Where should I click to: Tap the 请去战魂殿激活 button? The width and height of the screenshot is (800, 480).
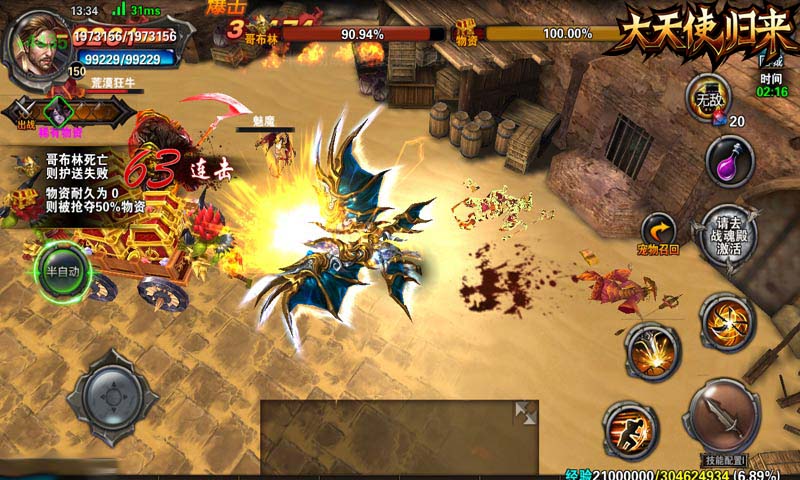(x=727, y=238)
